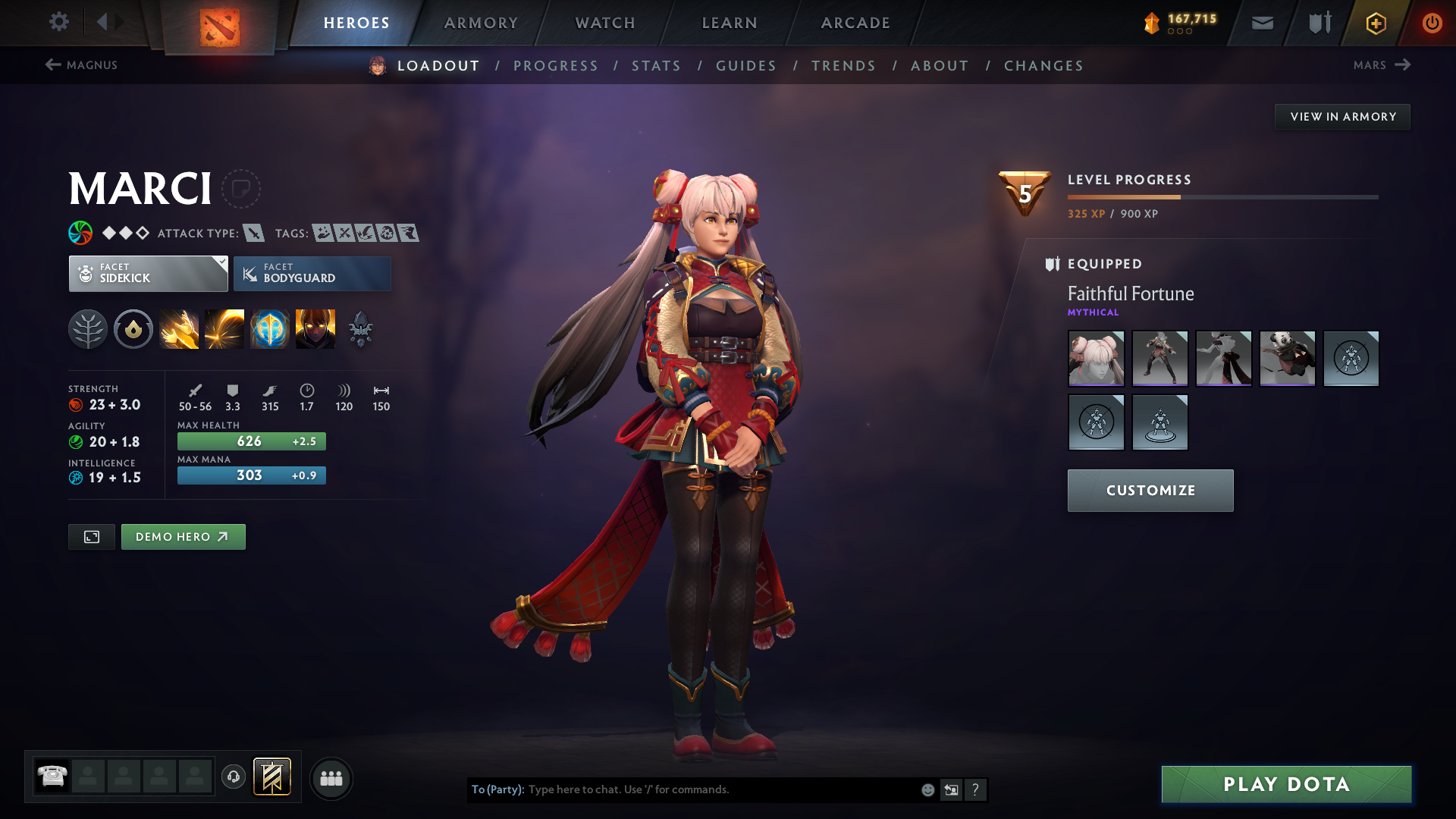Select the Rebound ability icon
The width and height of the screenshot is (1456, 819).
(x=224, y=328)
